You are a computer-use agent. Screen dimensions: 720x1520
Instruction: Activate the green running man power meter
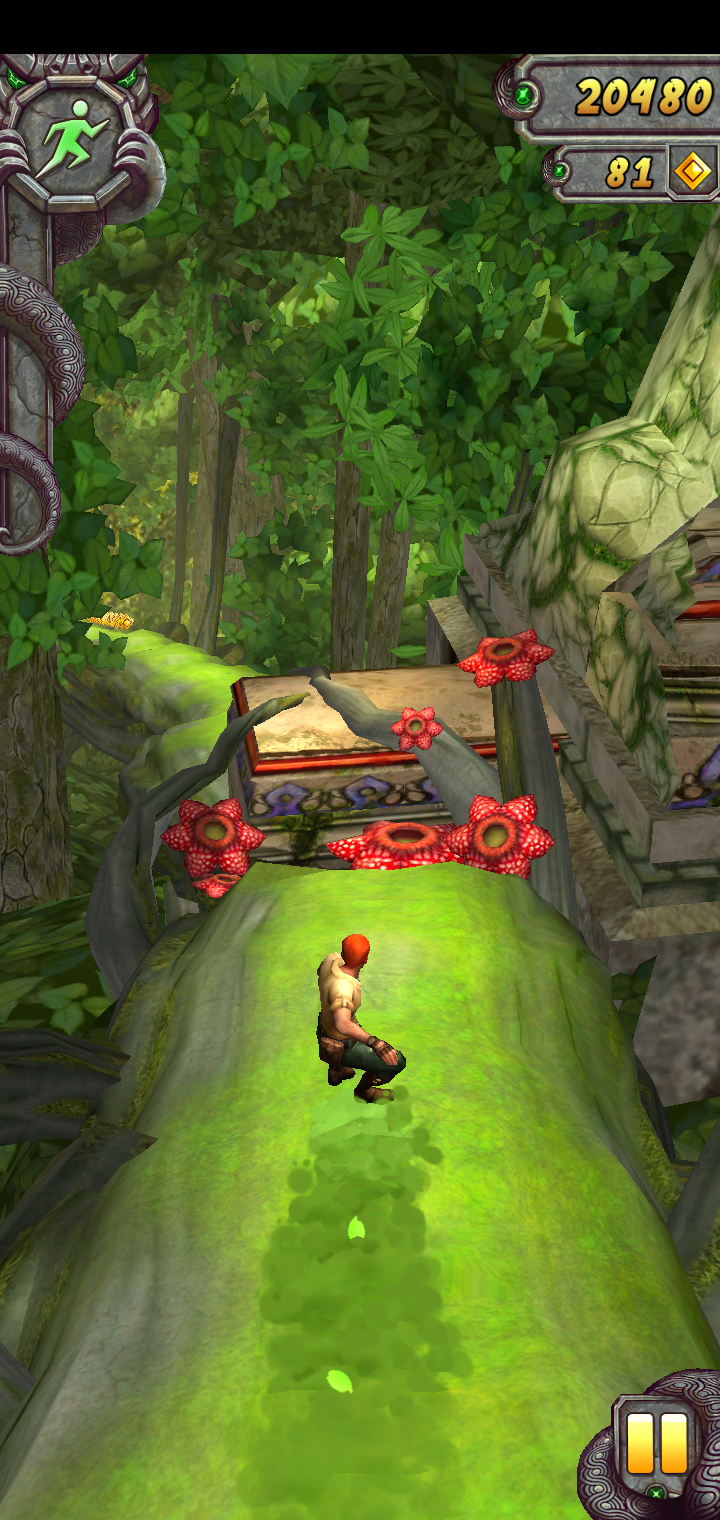tap(71, 138)
